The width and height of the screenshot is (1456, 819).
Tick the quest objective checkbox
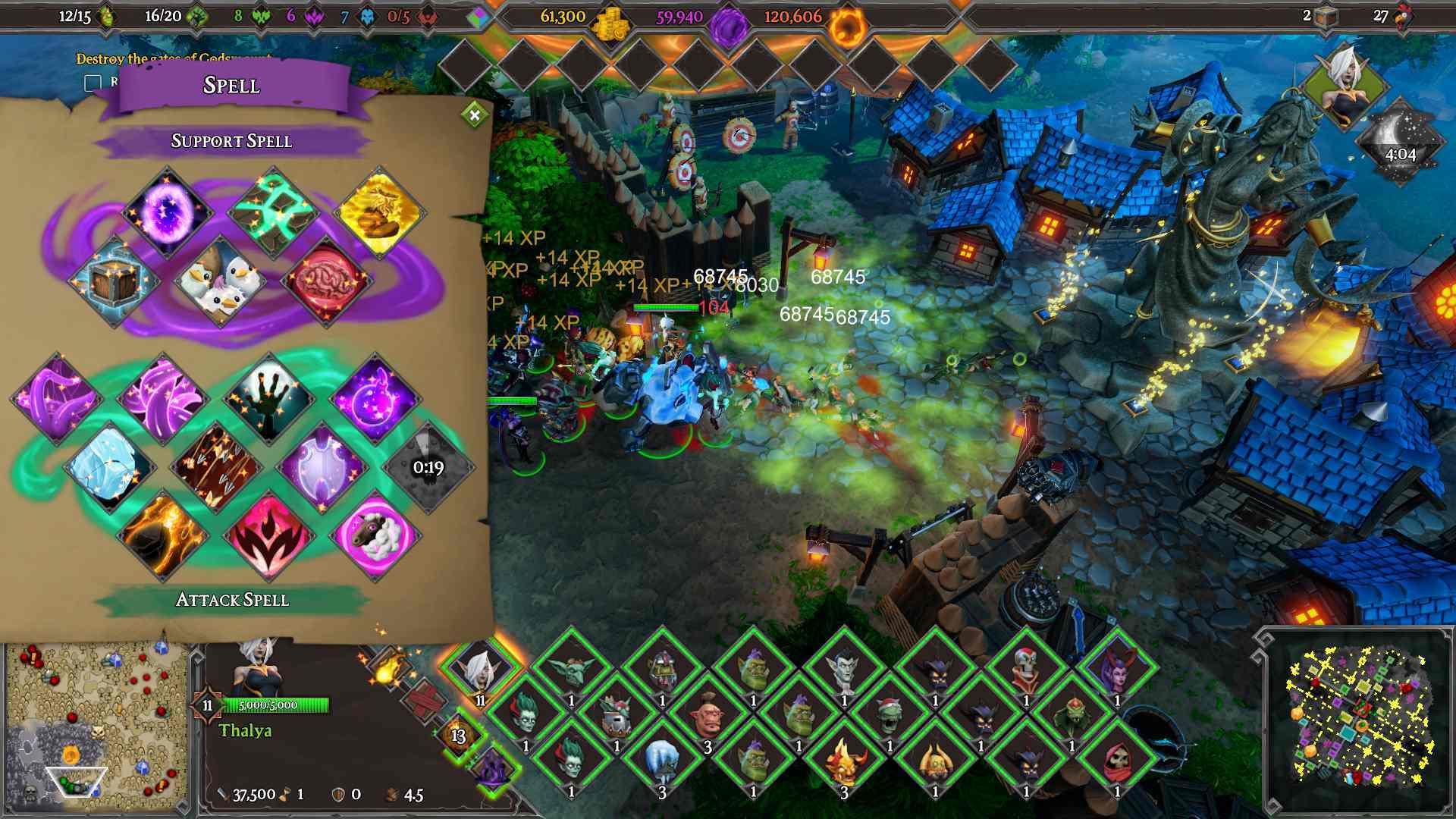click(93, 83)
